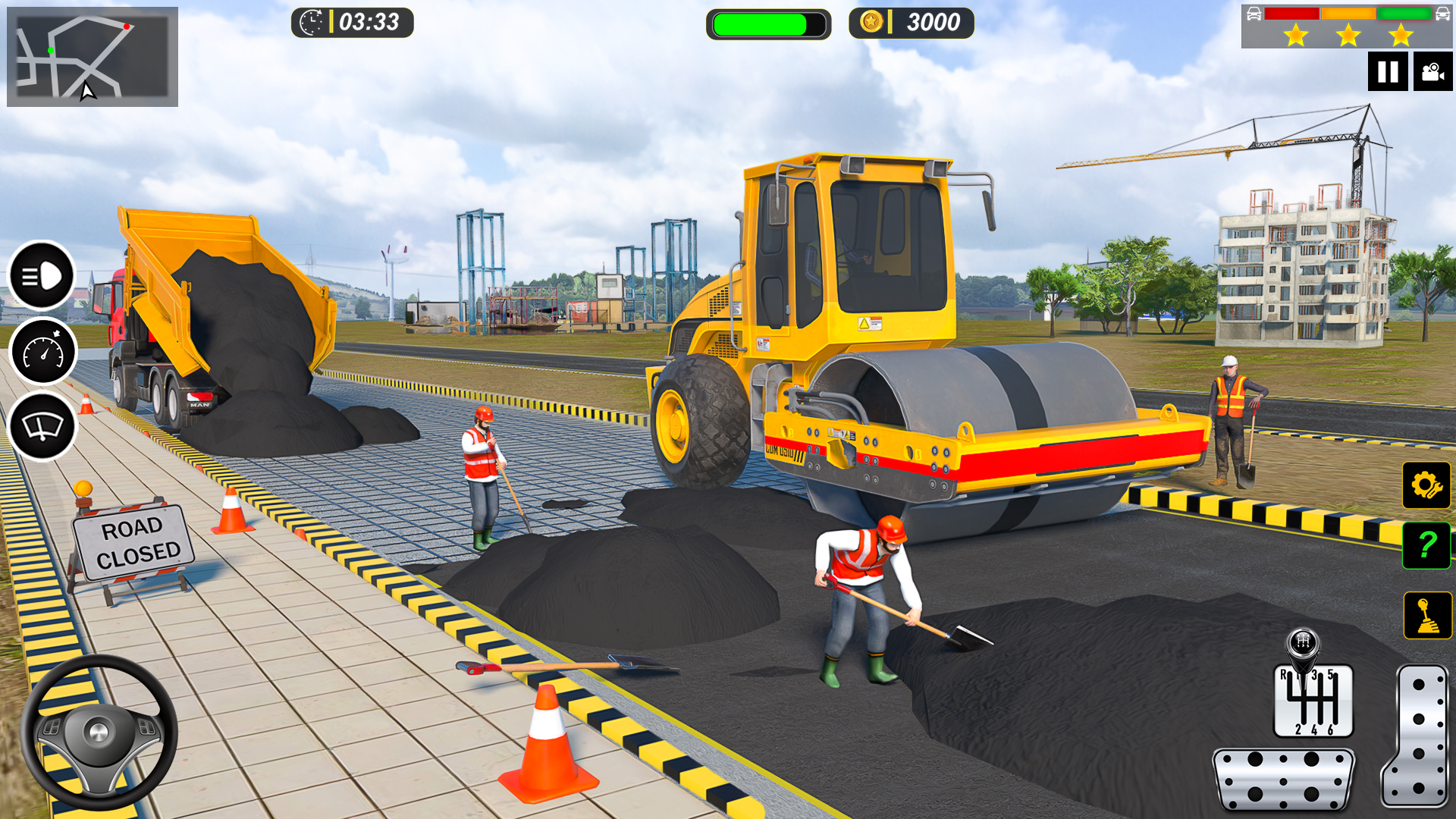Image resolution: width=1456 pixels, height=819 pixels.
Task: Open the speedometer display icon
Action: 43,350
